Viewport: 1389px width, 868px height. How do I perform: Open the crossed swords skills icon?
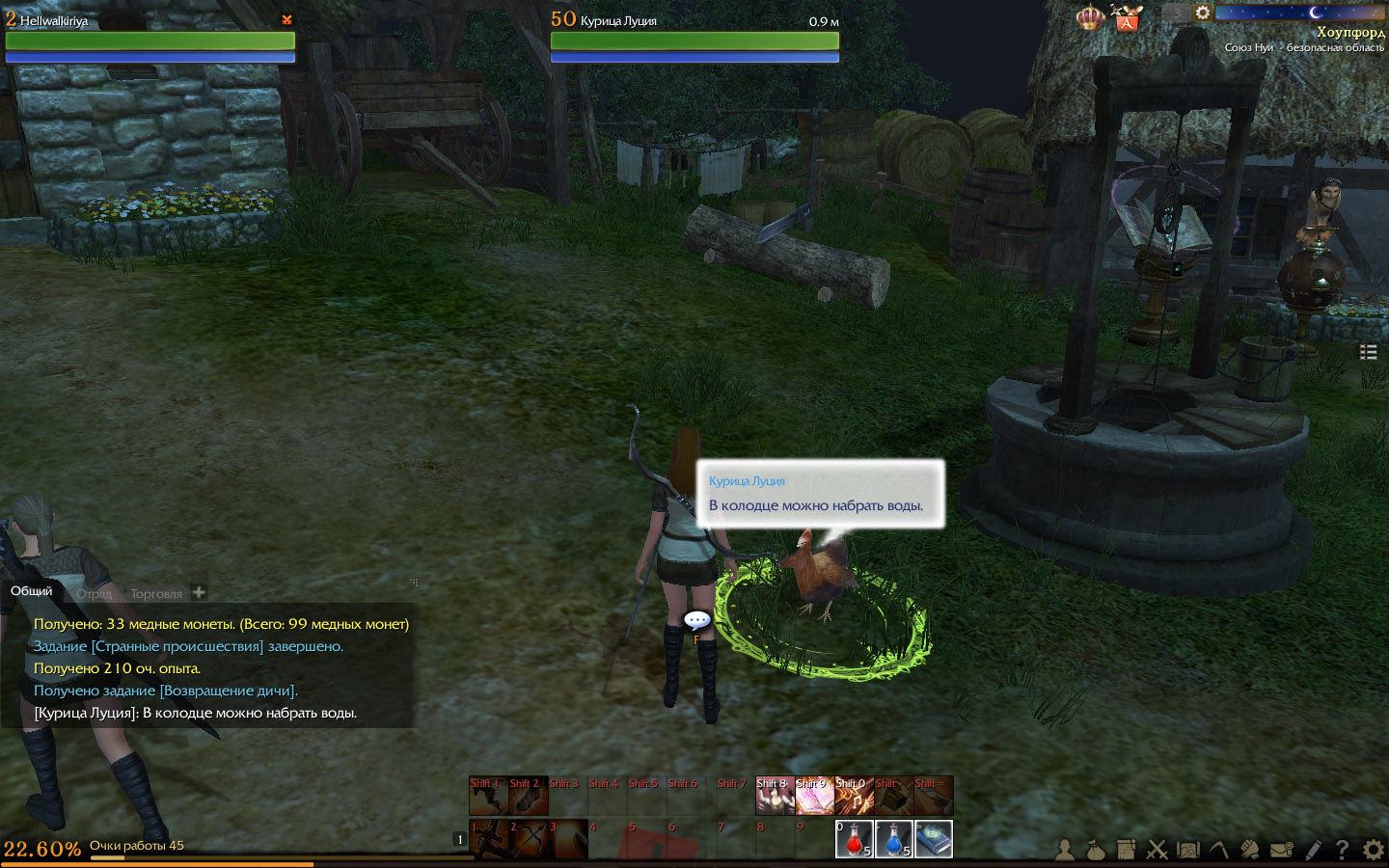click(1157, 850)
